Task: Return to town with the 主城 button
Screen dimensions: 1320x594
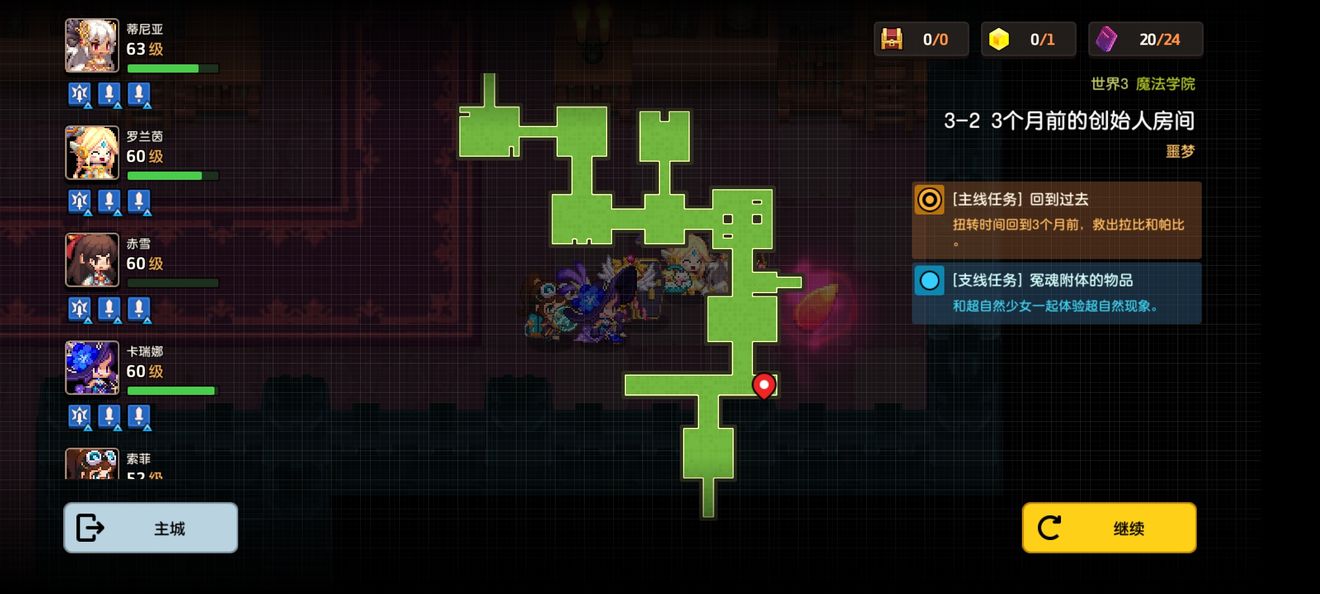Action: click(x=151, y=528)
